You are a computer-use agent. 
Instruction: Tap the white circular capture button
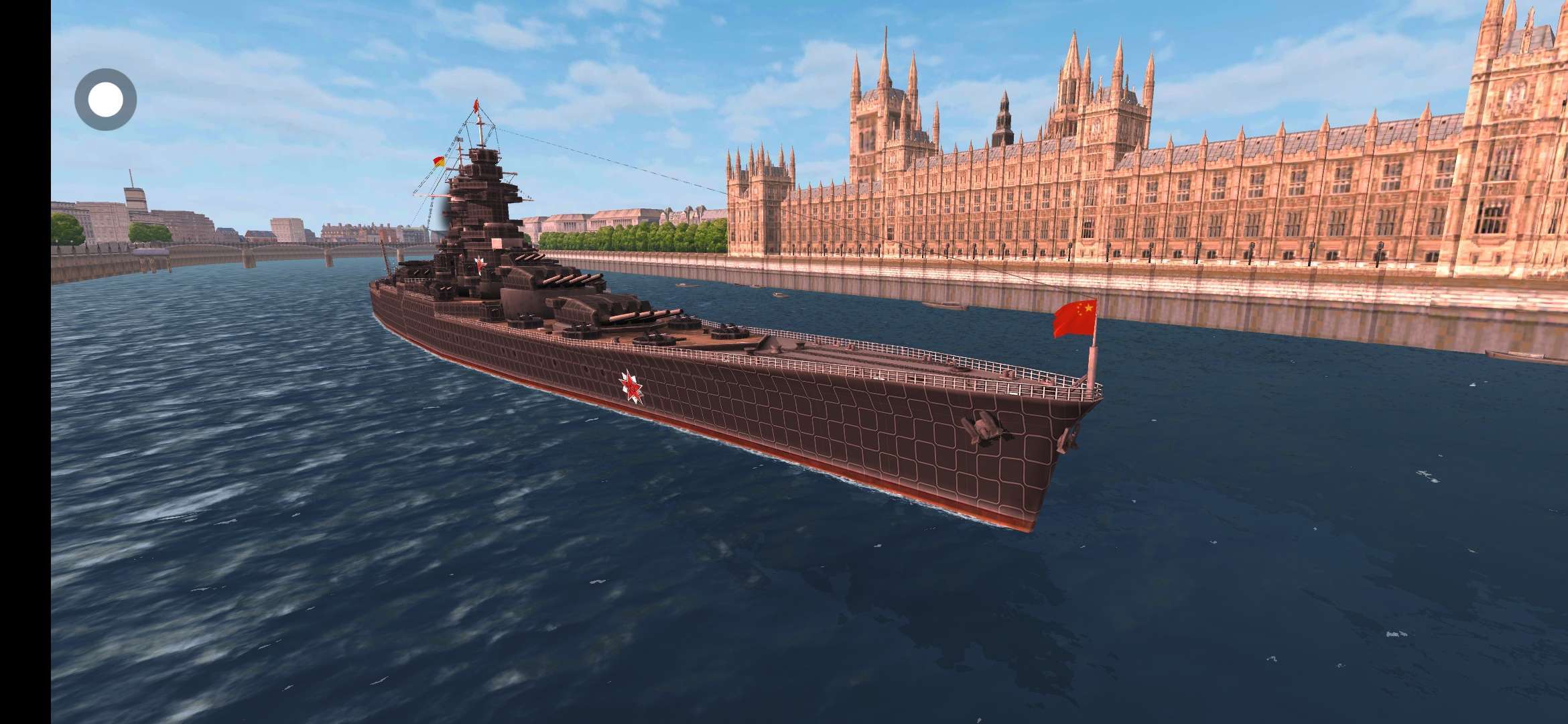click(x=105, y=100)
